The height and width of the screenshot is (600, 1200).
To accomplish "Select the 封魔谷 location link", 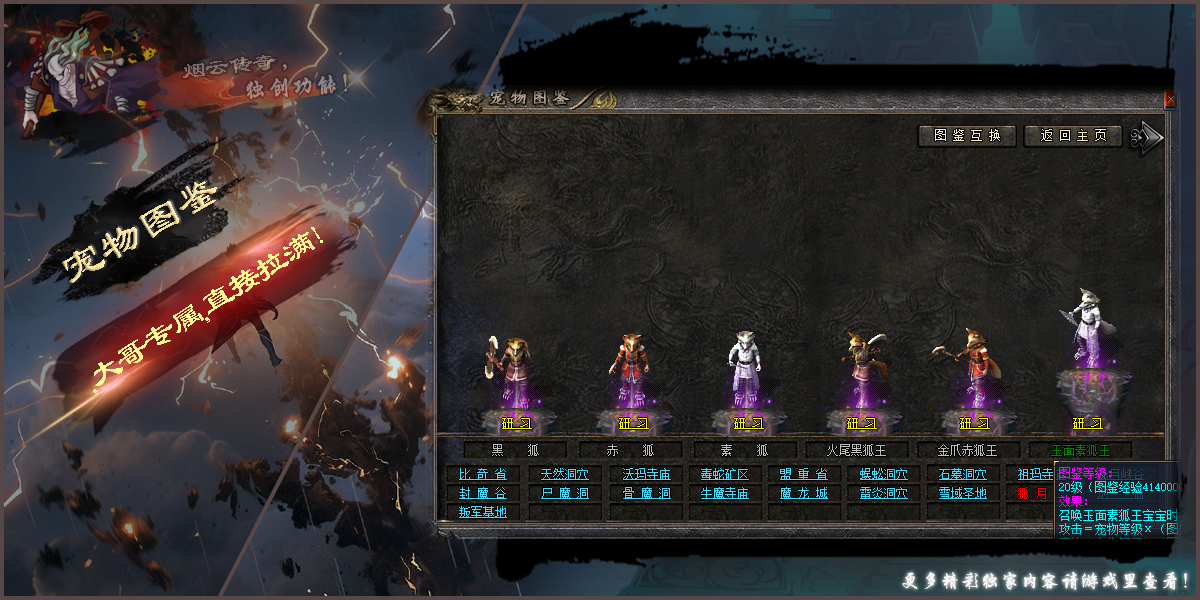I will (483, 493).
